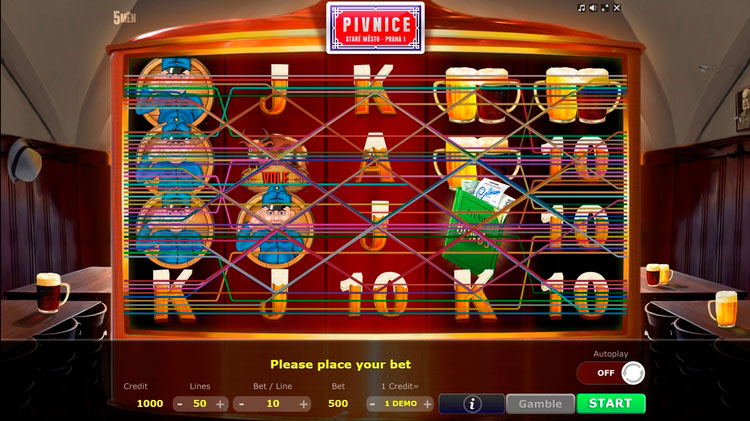Decrease the number of Lines

tap(179, 404)
